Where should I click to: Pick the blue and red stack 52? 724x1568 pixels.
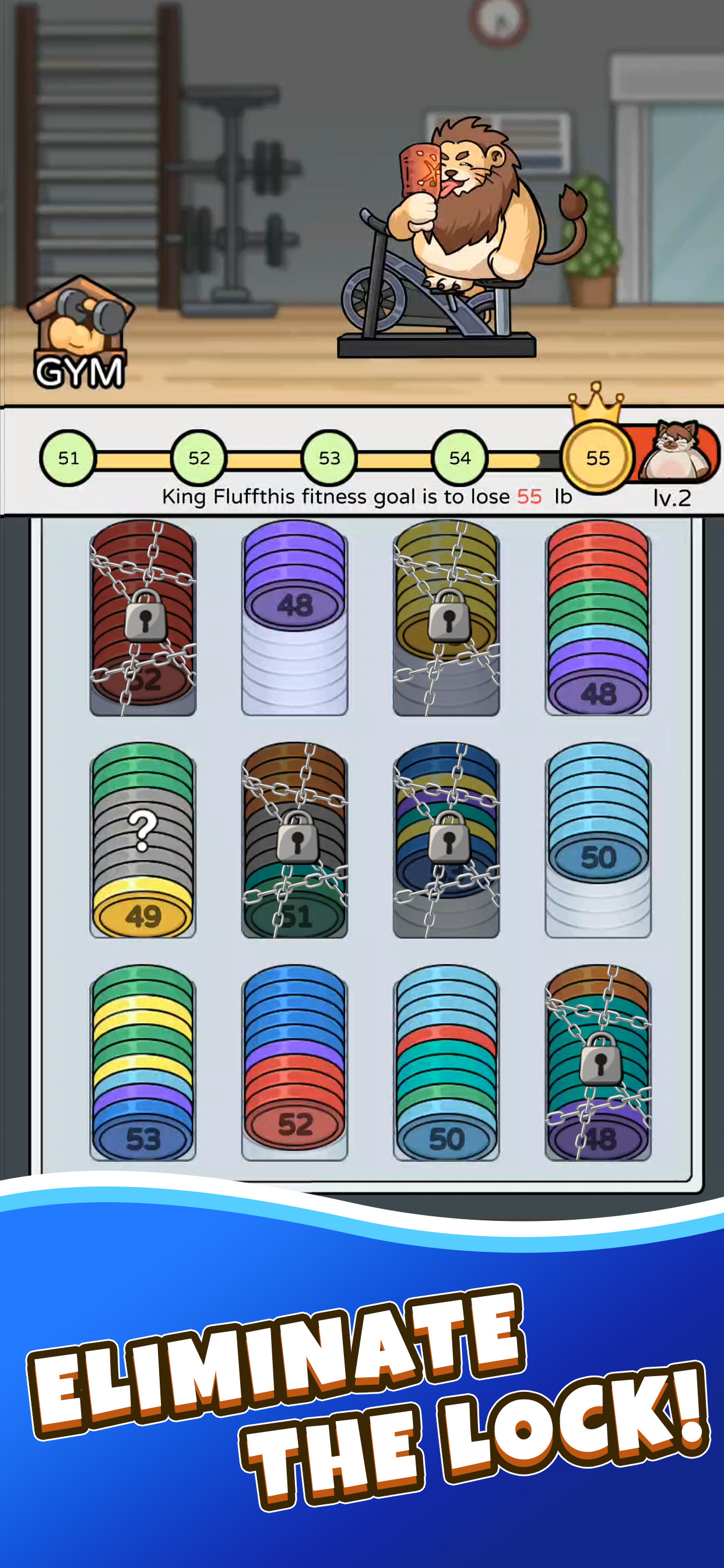[x=294, y=1062]
